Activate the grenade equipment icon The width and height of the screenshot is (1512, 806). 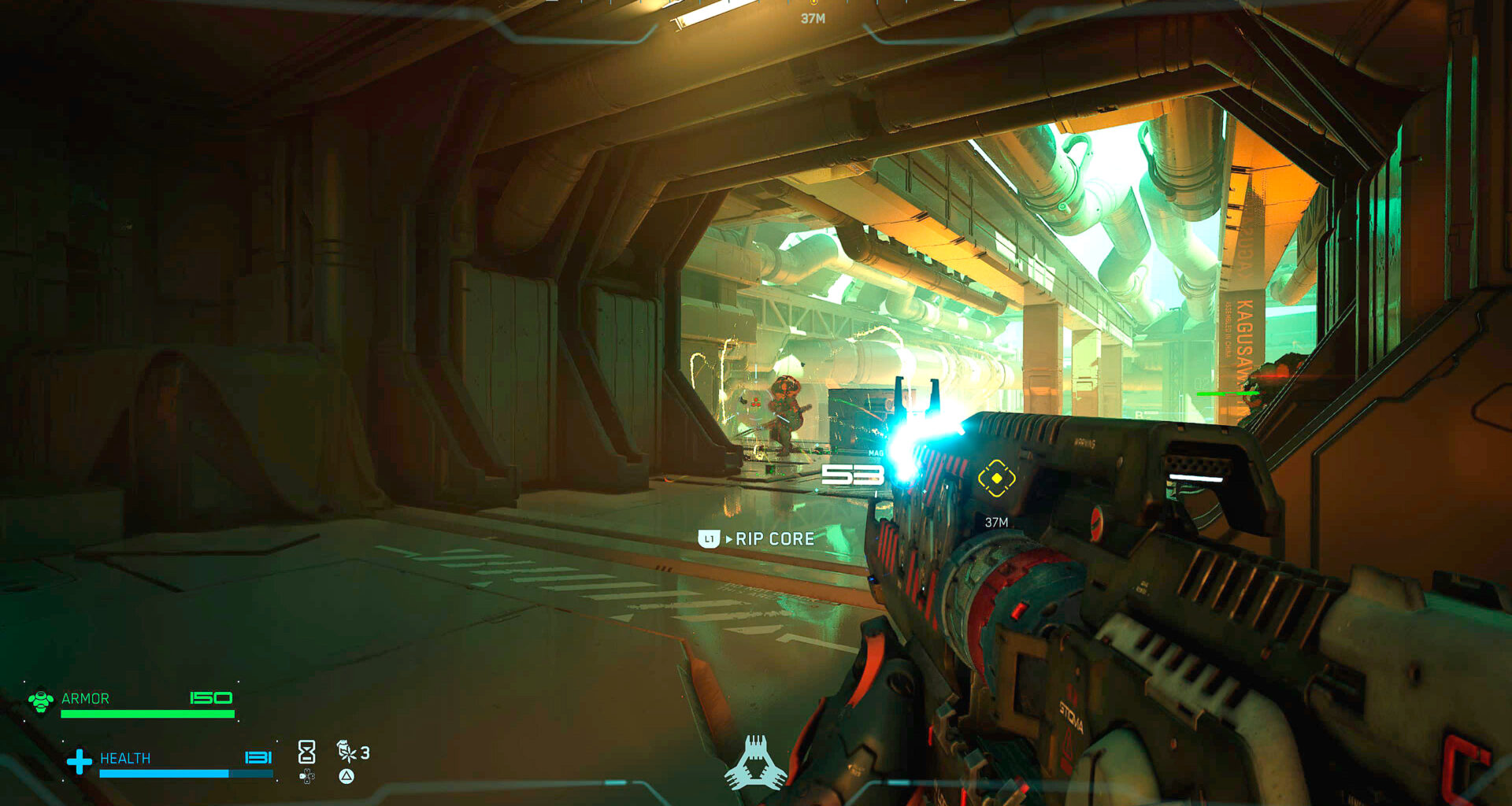pos(346,751)
